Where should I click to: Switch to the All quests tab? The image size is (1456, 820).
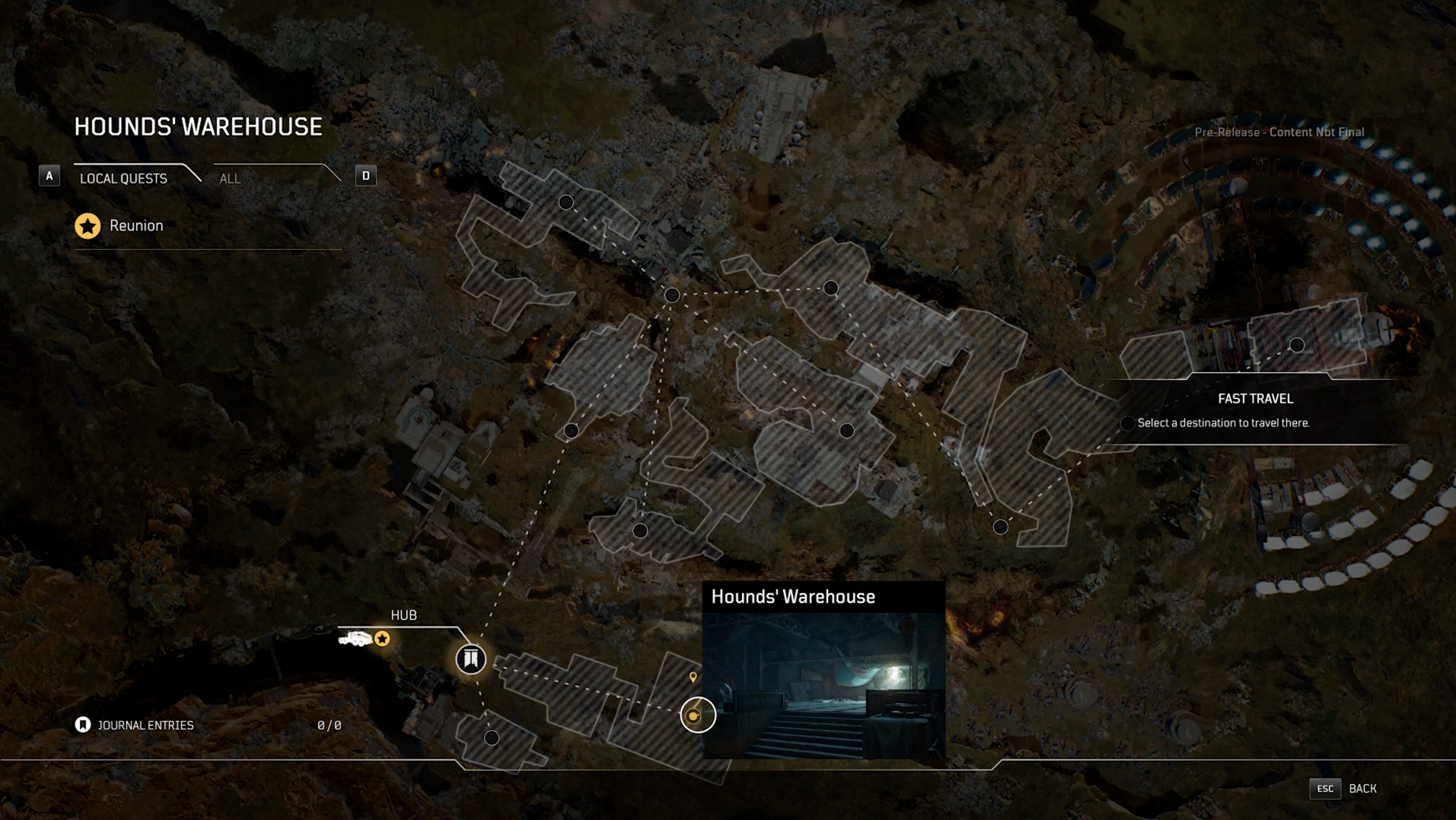pos(230,178)
